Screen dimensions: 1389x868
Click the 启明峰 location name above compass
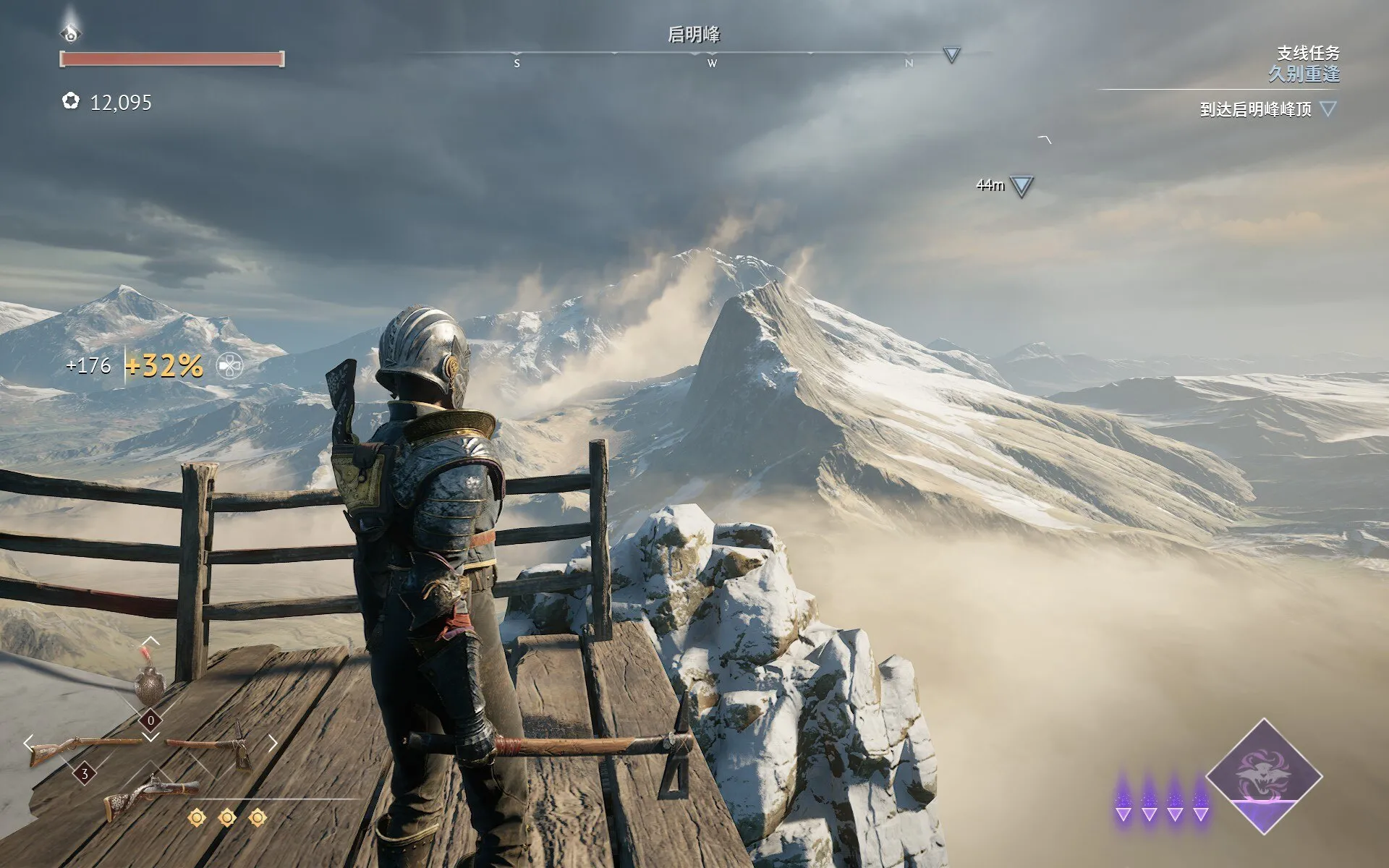[x=694, y=34]
